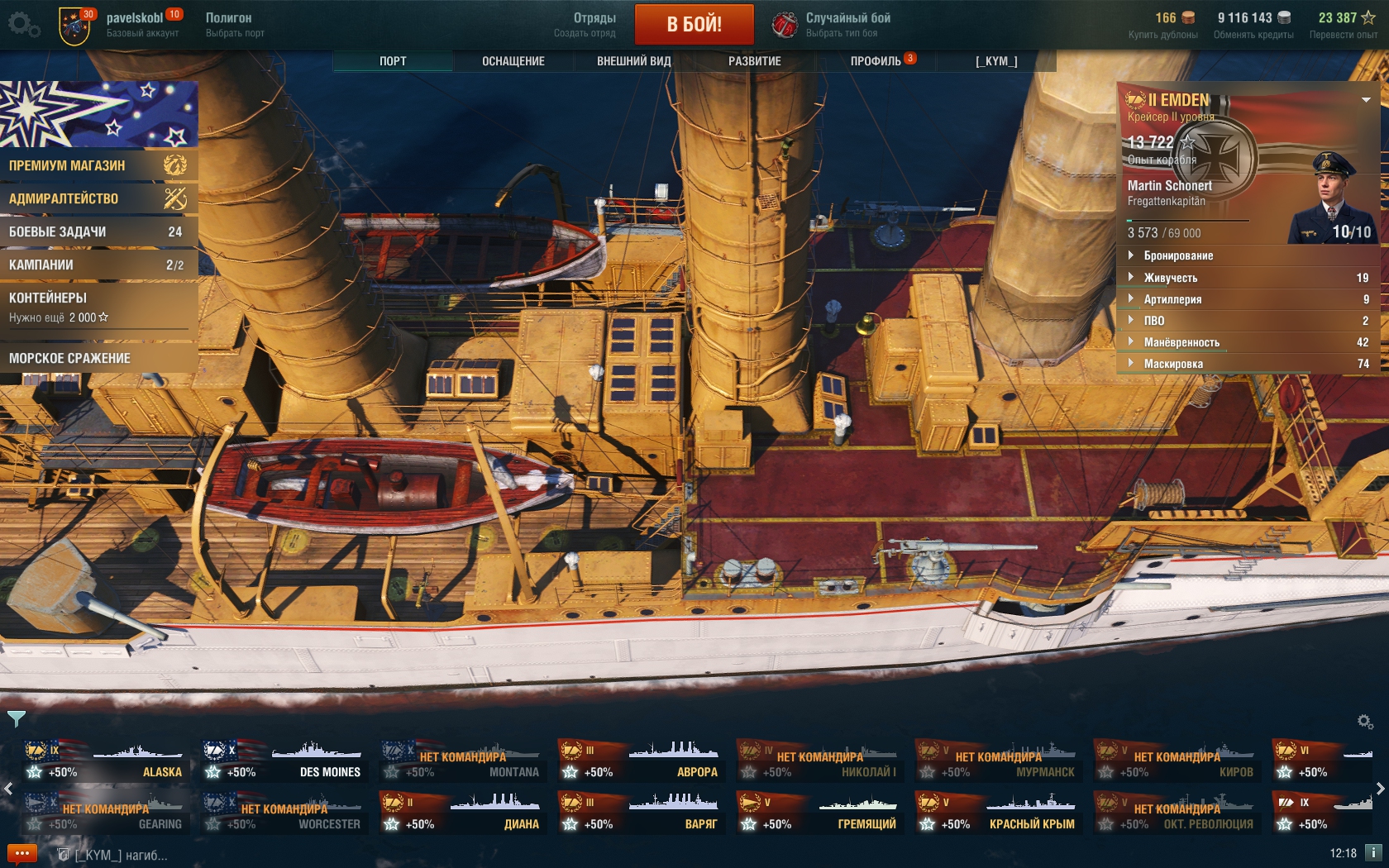Open the [_KYM_] clan tab

click(x=996, y=61)
